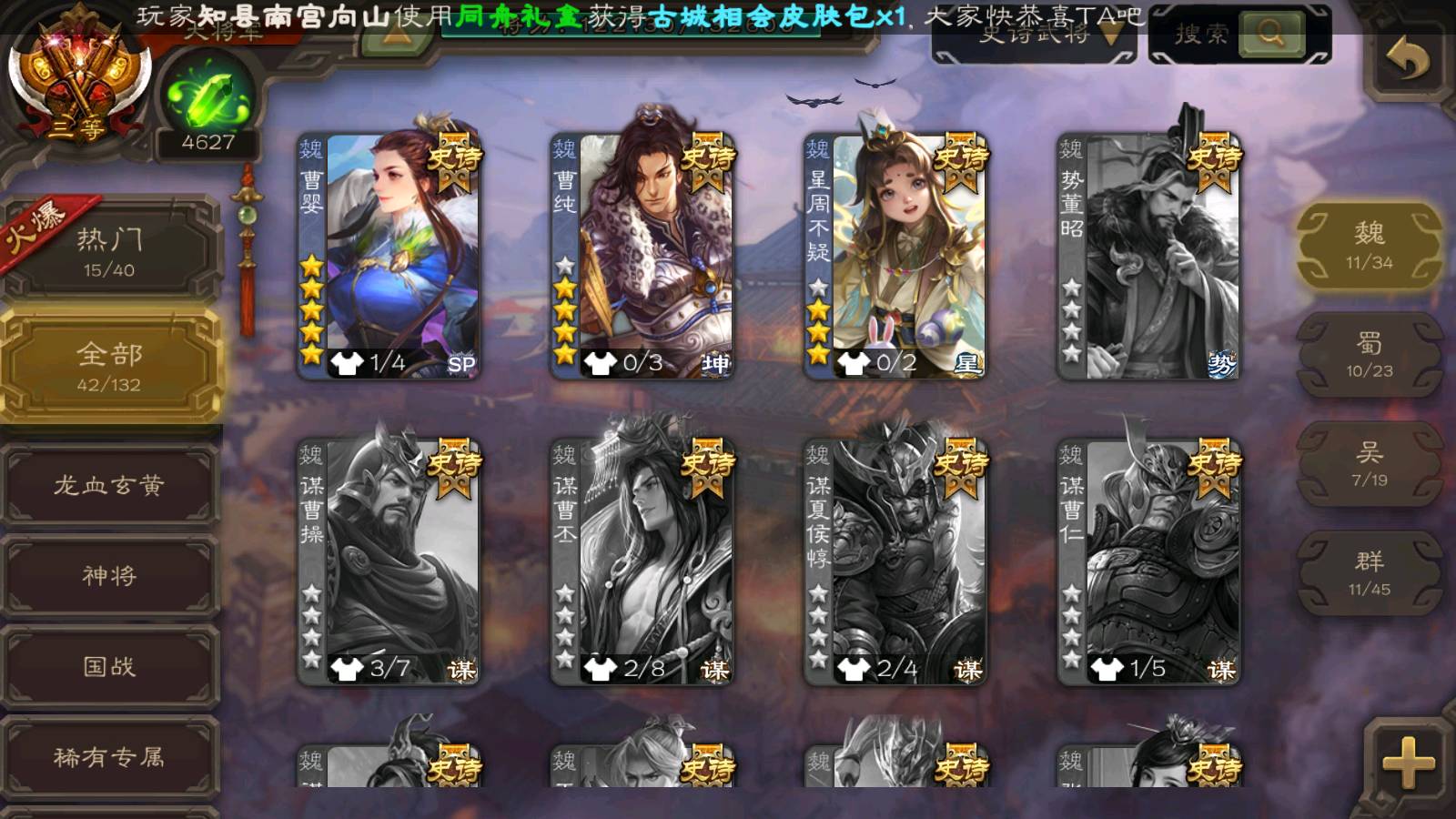
Task: Filter heroes by 蜀 faction
Action: pos(1369,355)
